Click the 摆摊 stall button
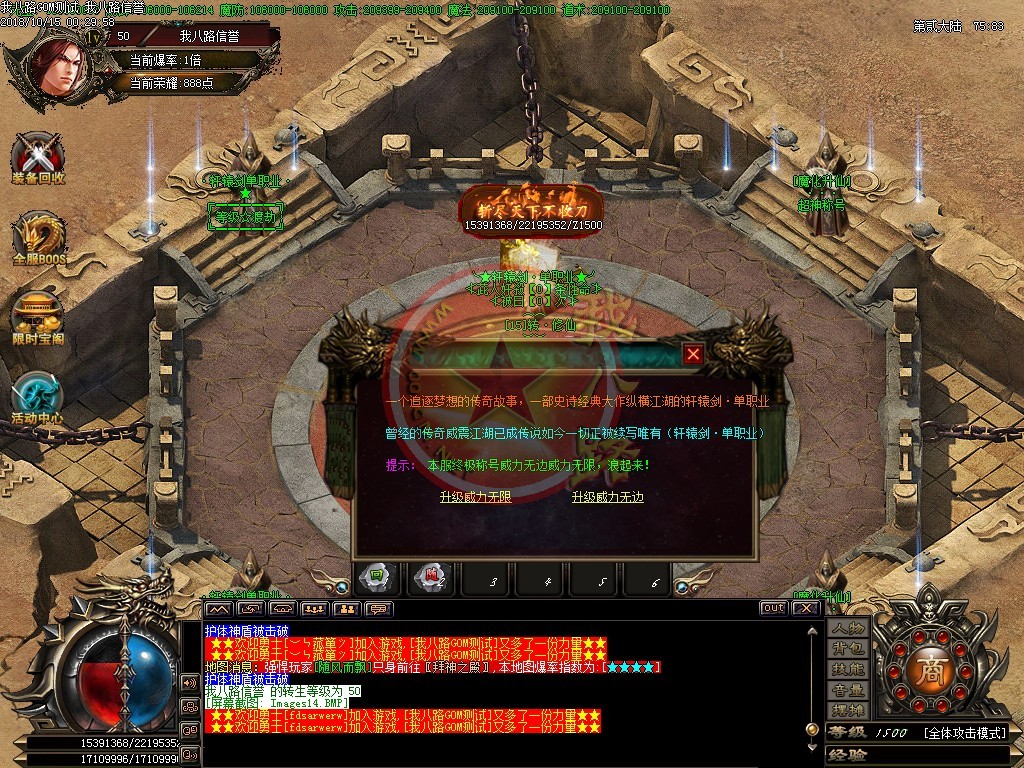 848,710
